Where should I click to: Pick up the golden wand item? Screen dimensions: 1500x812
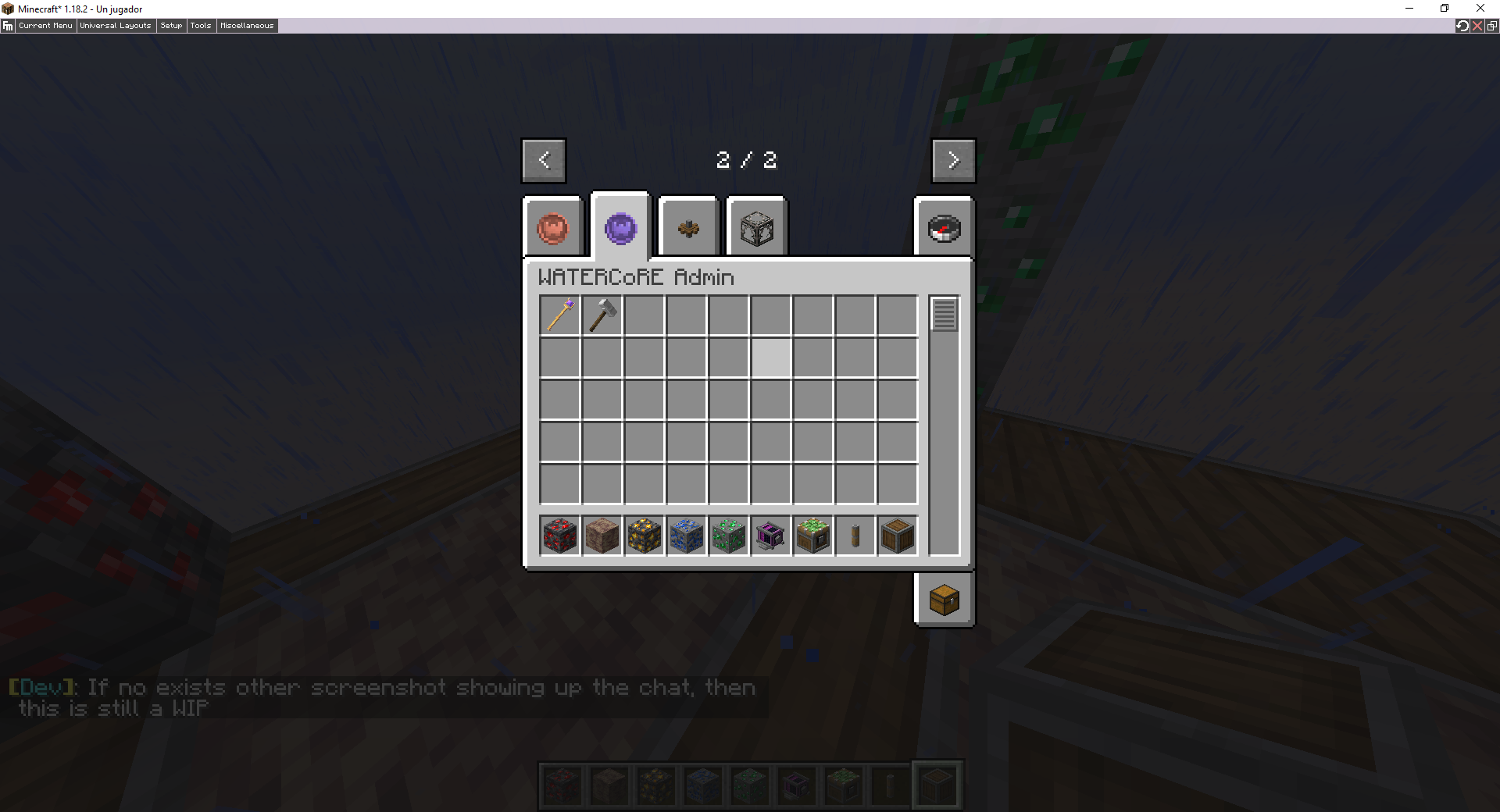(559, 315)
